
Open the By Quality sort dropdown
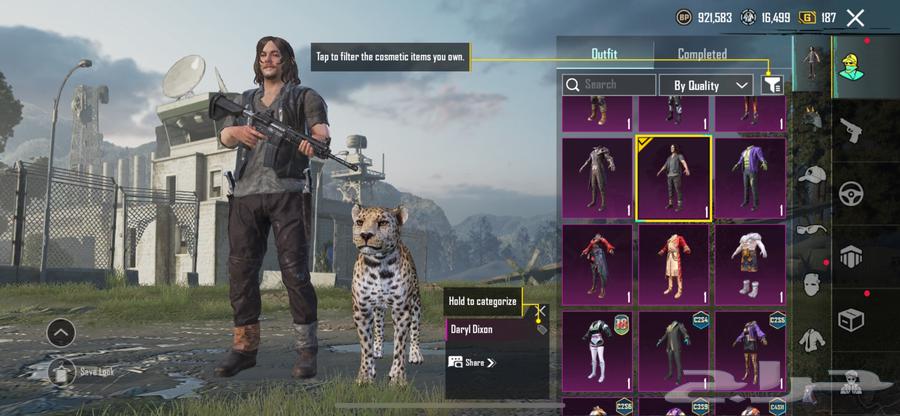706,85
